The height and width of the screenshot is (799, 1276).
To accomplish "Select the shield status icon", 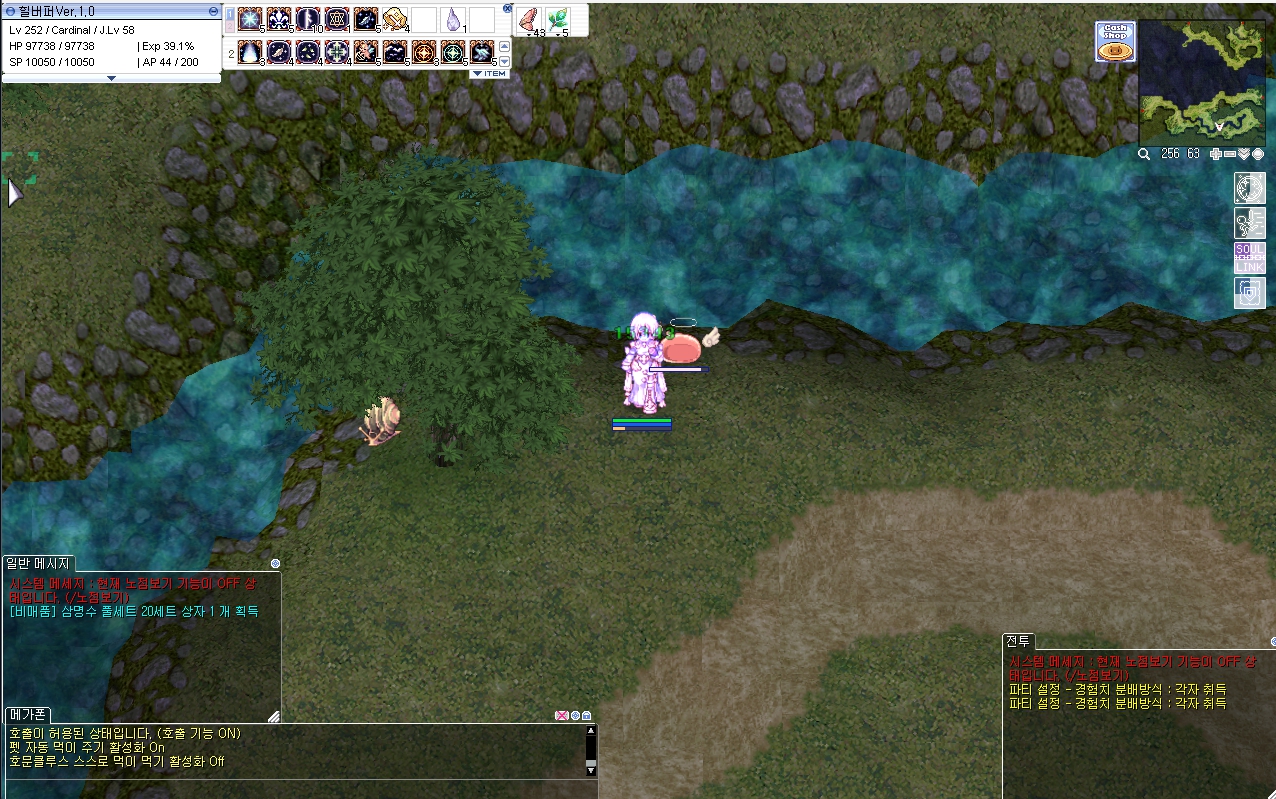I will (x=1249, y=292).
